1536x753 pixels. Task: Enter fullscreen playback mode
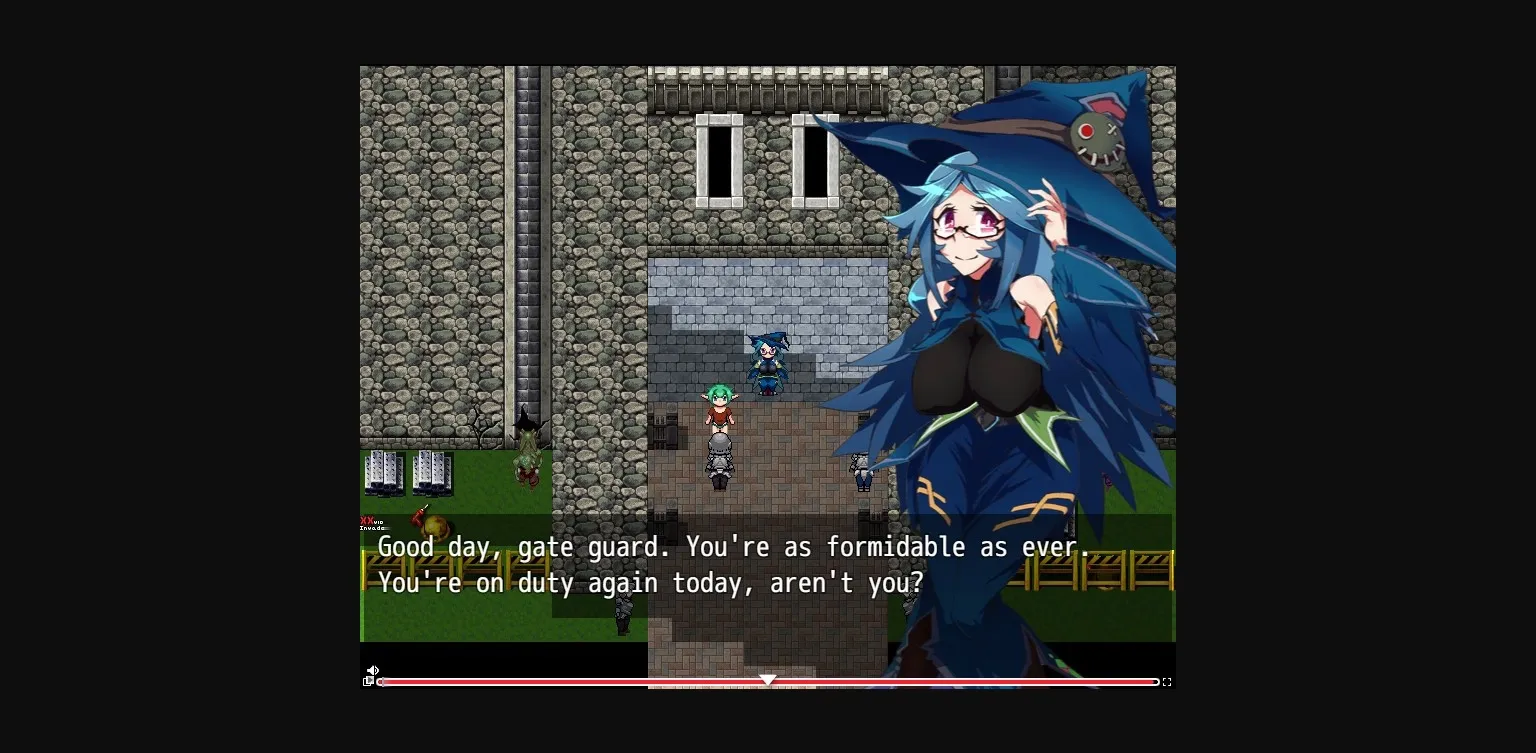pyautogui.click(x=1166, y=682)
